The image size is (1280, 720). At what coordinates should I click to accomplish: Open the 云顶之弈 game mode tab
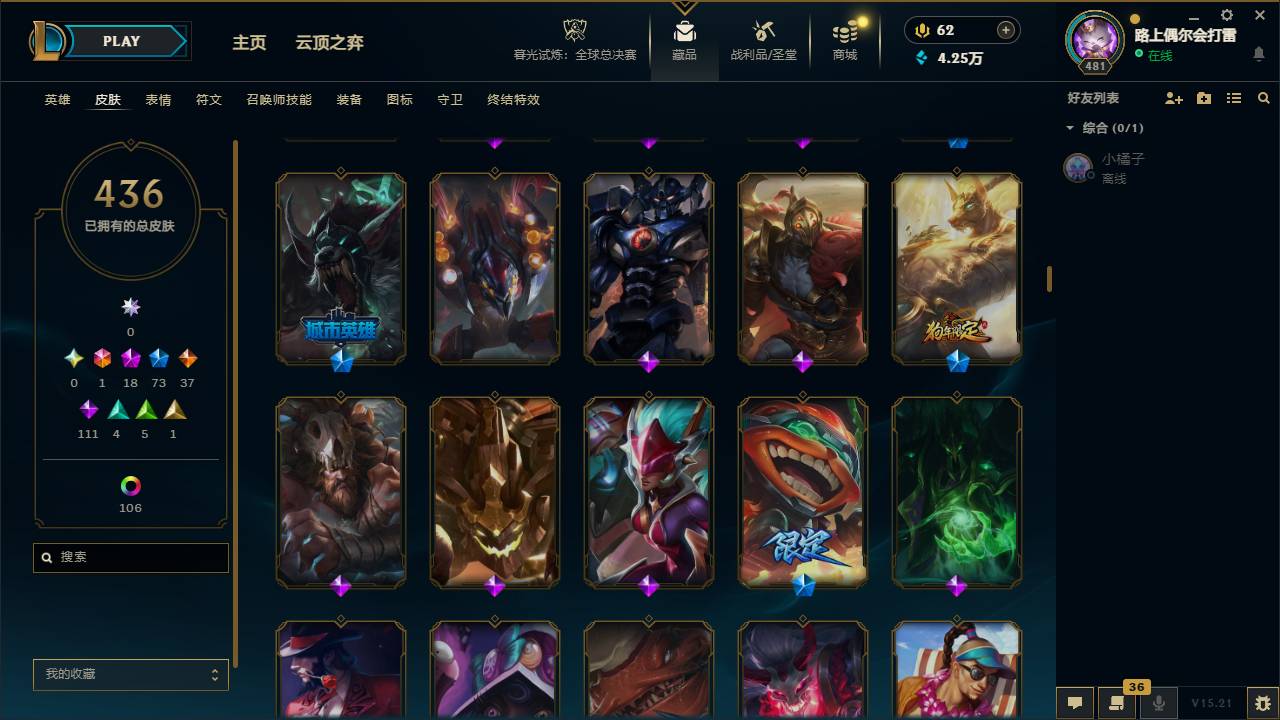(x=330, y=43)
